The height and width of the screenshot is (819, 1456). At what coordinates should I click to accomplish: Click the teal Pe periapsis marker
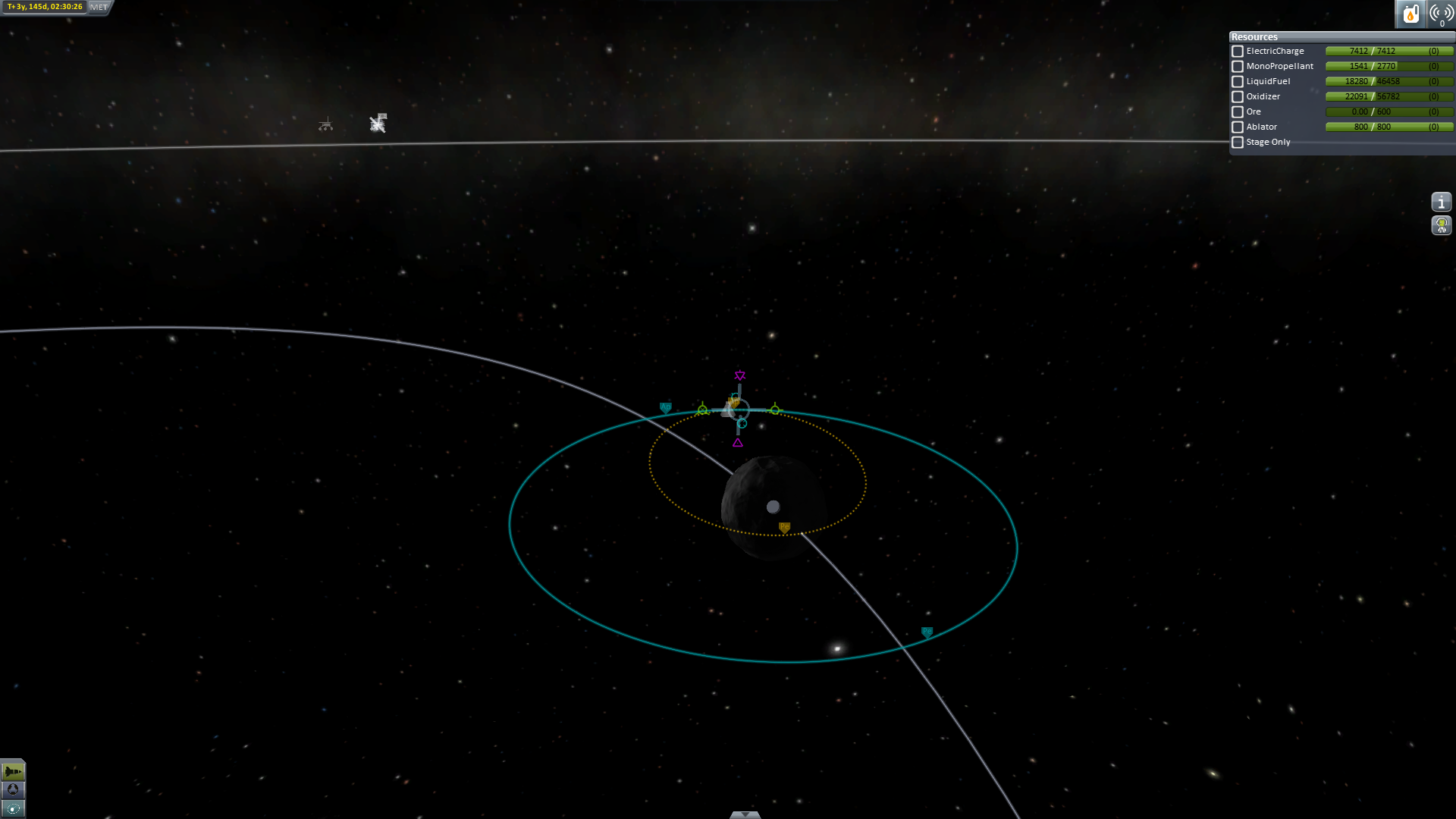tap(927, 632)
